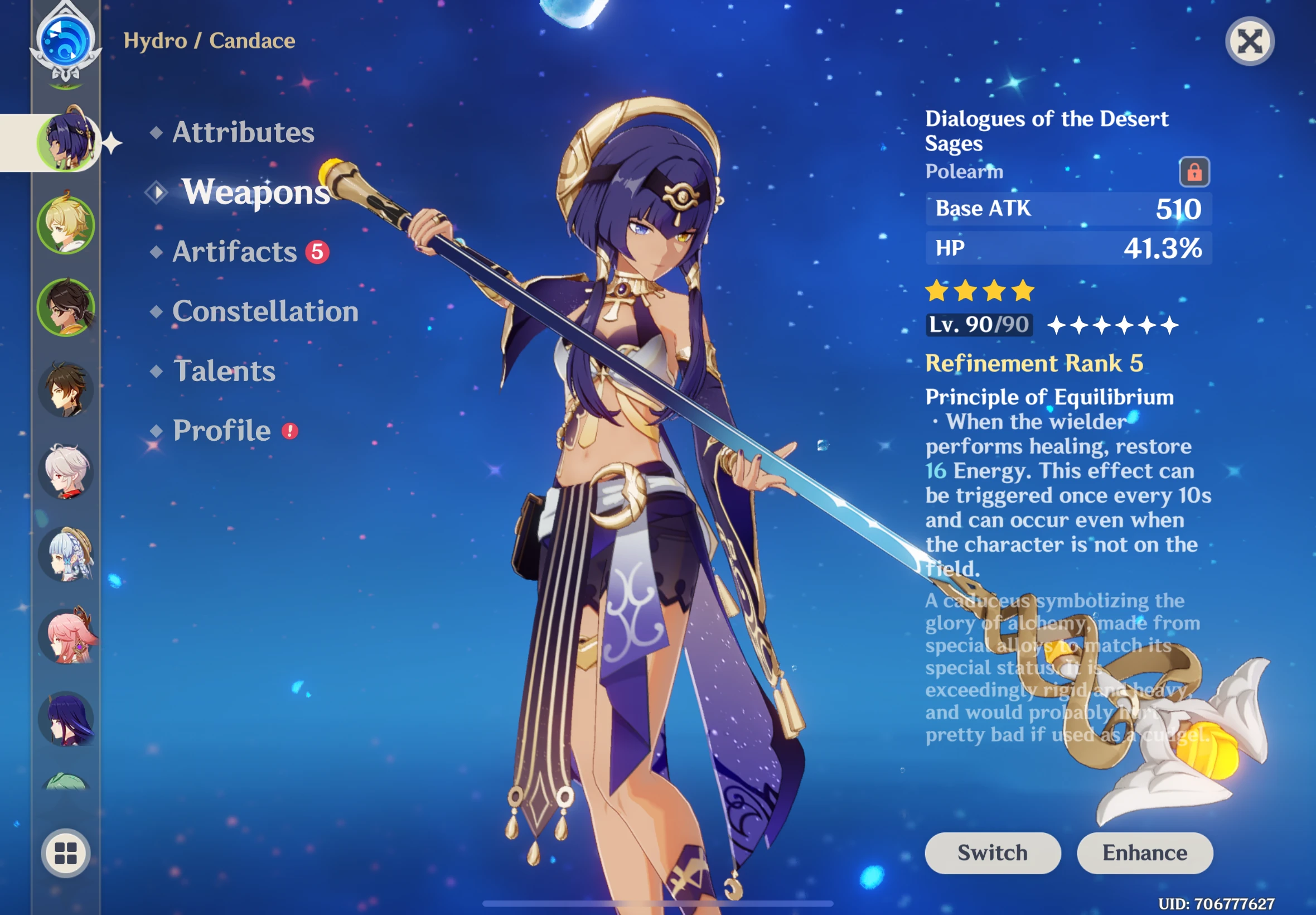This screenshot has height=915, width=1316.
Task: Open the party grid menu bottom left
Action: [65, 854]
